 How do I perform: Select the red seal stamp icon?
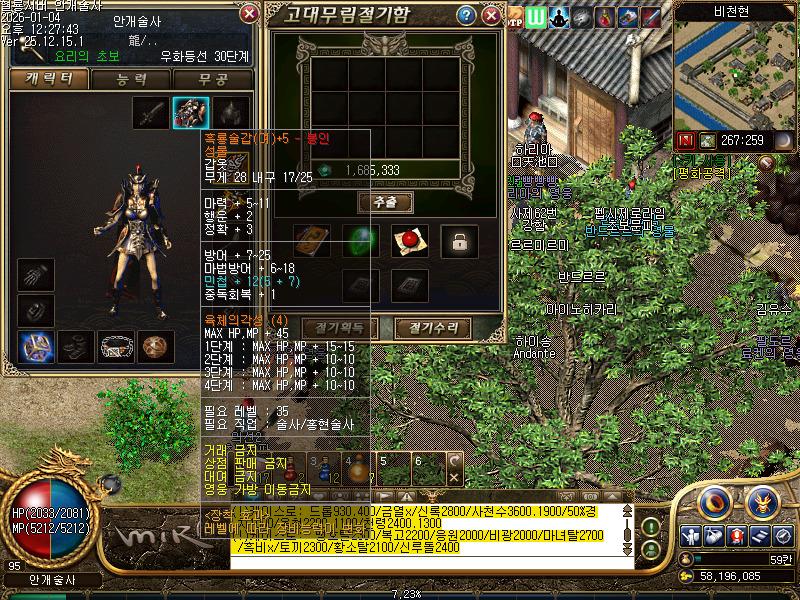point(409,240)
